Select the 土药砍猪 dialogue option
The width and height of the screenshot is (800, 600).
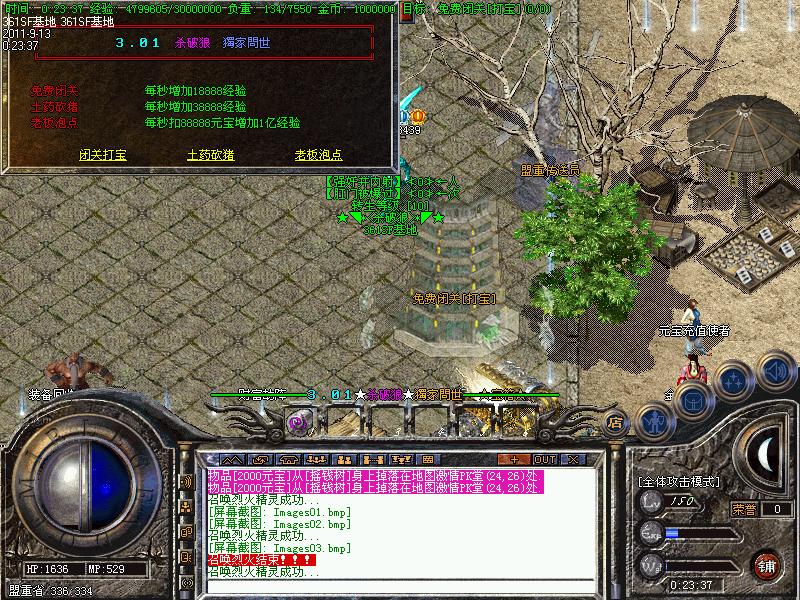[210, 155]
